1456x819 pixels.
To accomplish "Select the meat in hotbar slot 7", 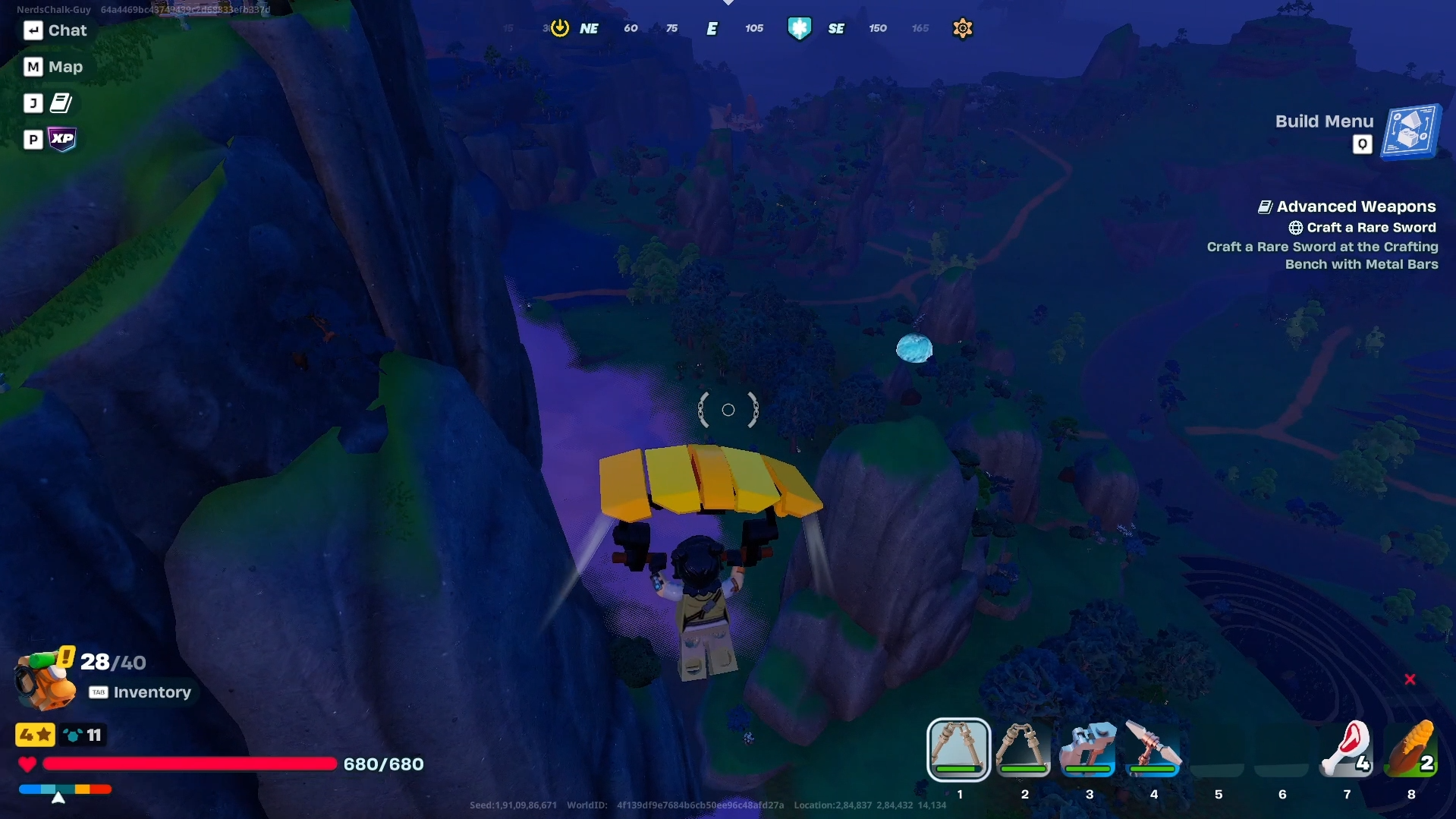I will pyautogui.click(x=1347, y=750).
